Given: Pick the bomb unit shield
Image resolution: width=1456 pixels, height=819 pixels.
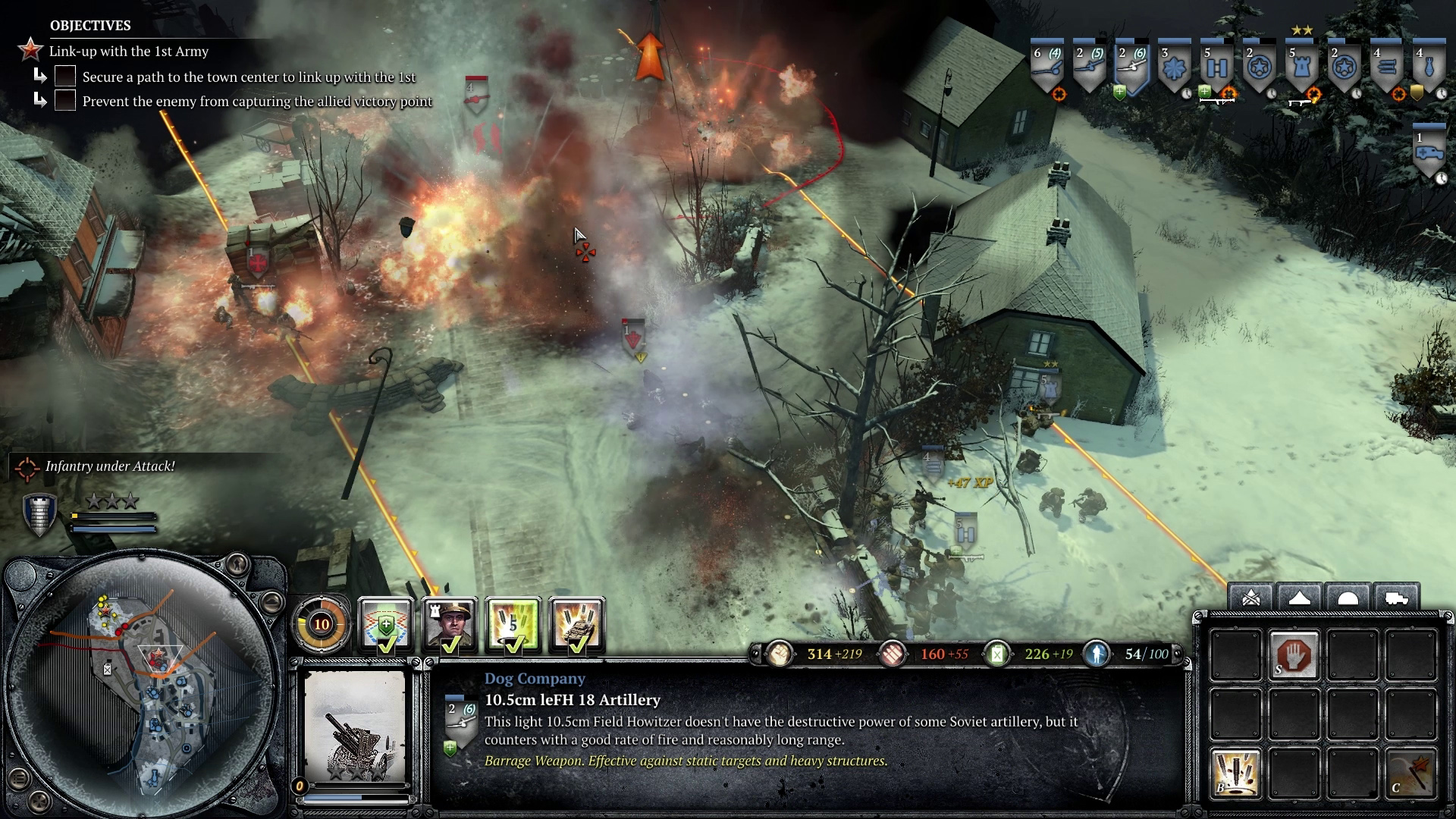Looking at the screenshot, I should 1429,68.
